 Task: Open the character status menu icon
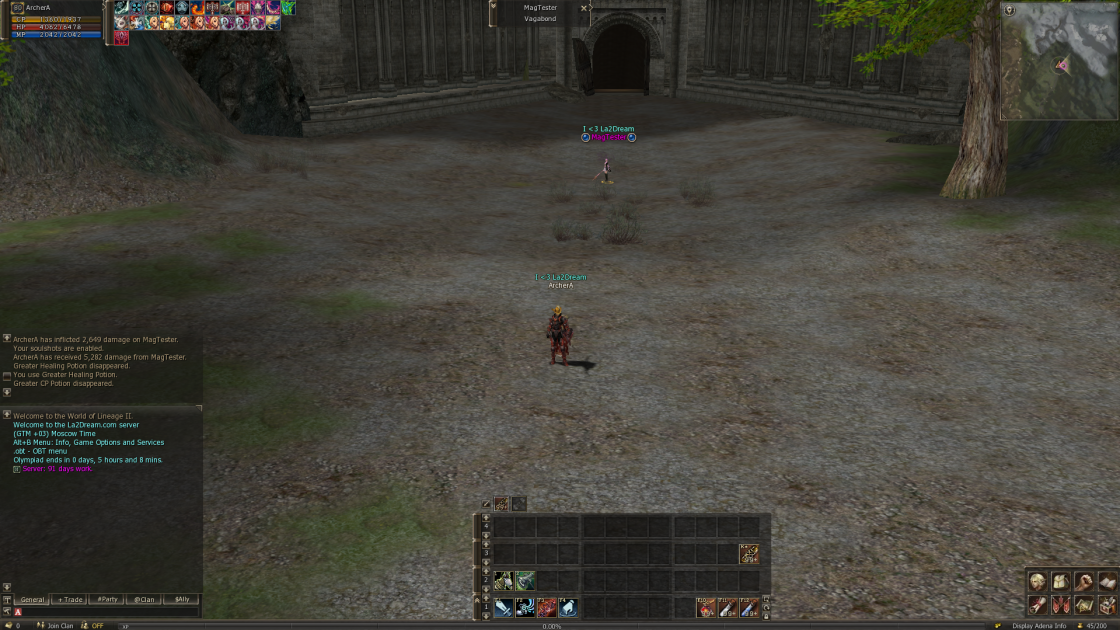(1038, 581)
